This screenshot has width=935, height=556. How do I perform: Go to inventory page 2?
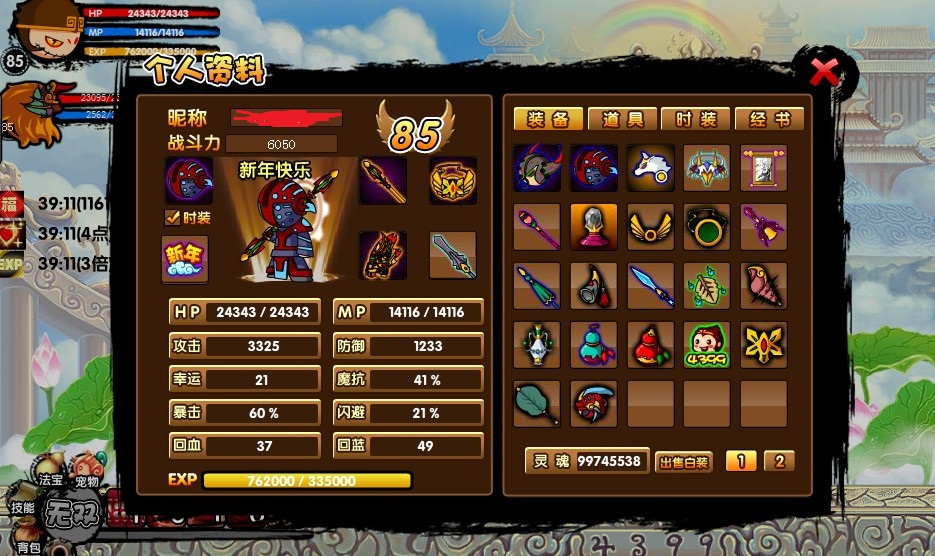779,461
